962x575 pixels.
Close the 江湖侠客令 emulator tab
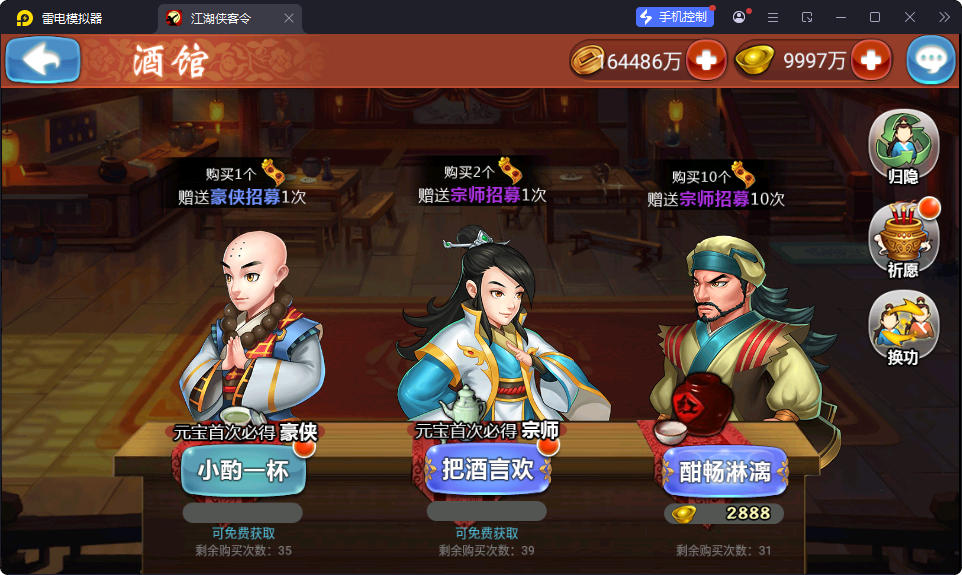click(289, 18)
